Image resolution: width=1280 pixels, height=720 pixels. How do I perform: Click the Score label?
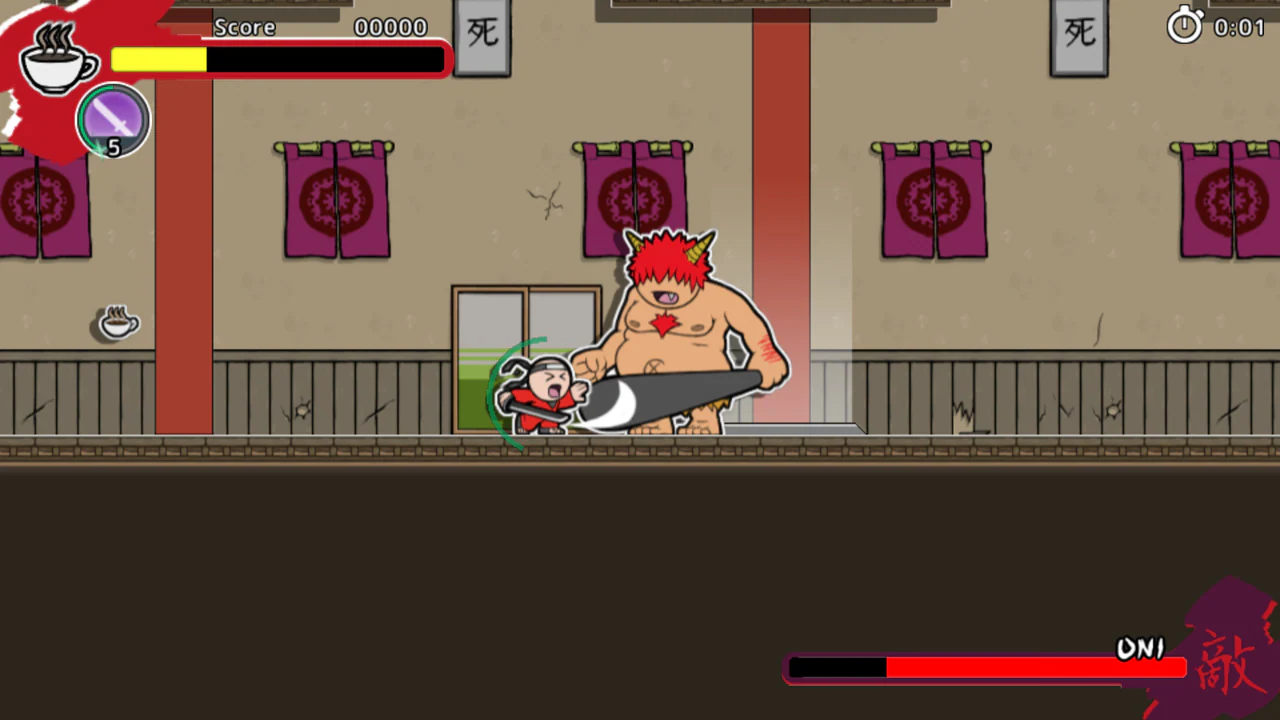(244, 27)
